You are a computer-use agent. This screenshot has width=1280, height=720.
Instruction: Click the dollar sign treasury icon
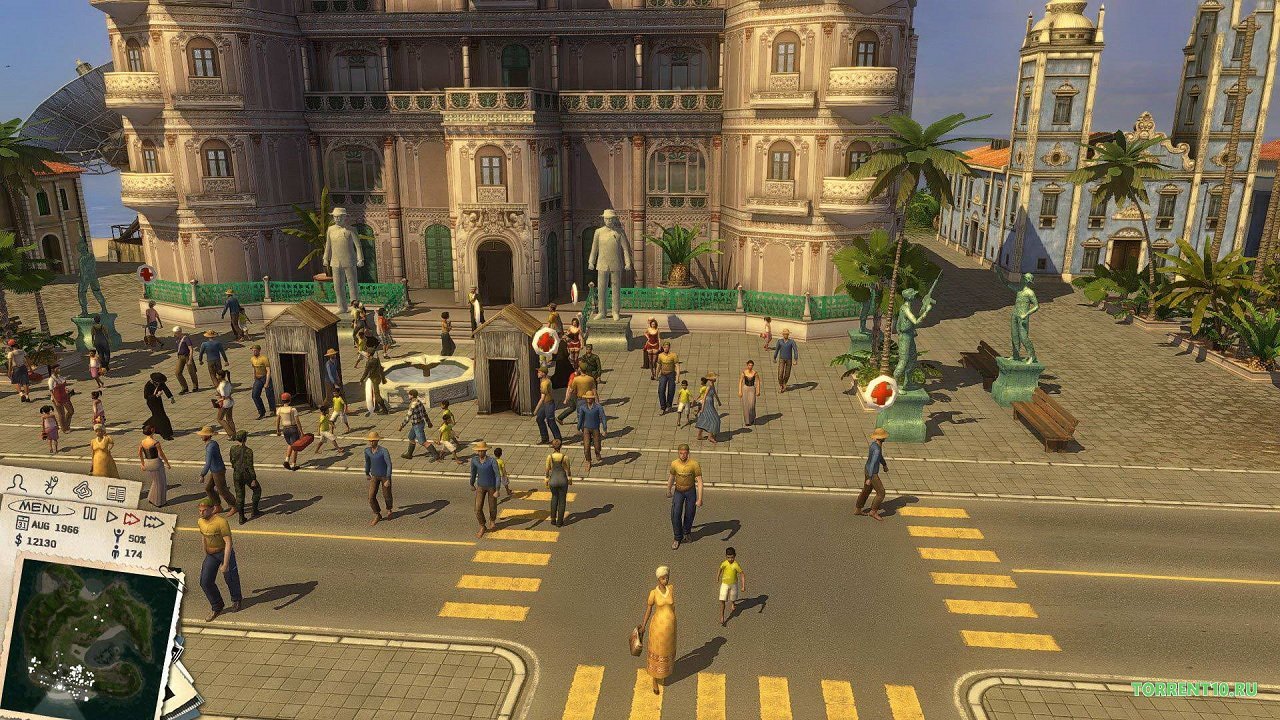tap(17, 541)
